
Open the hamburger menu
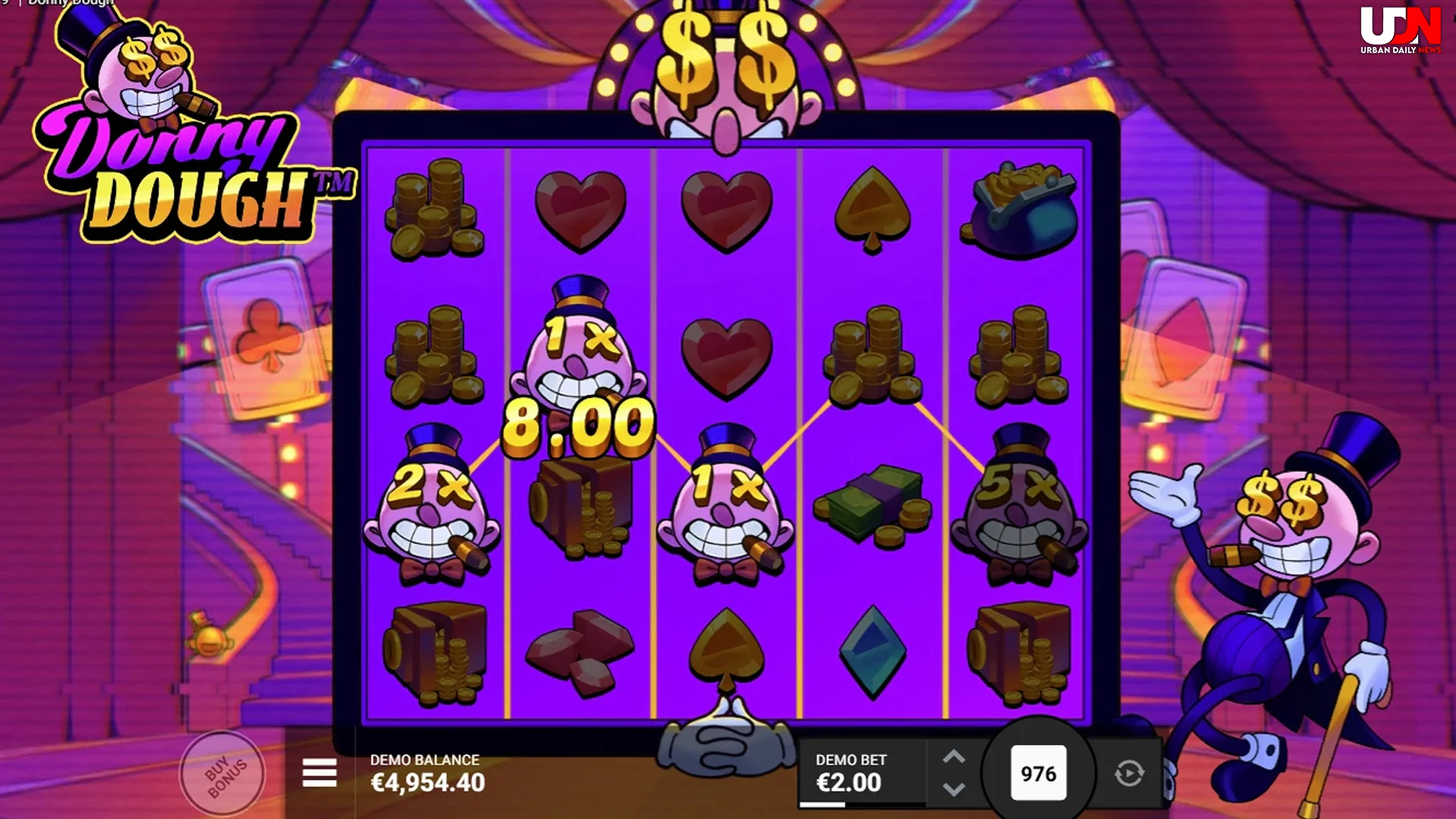click(321, 773)
